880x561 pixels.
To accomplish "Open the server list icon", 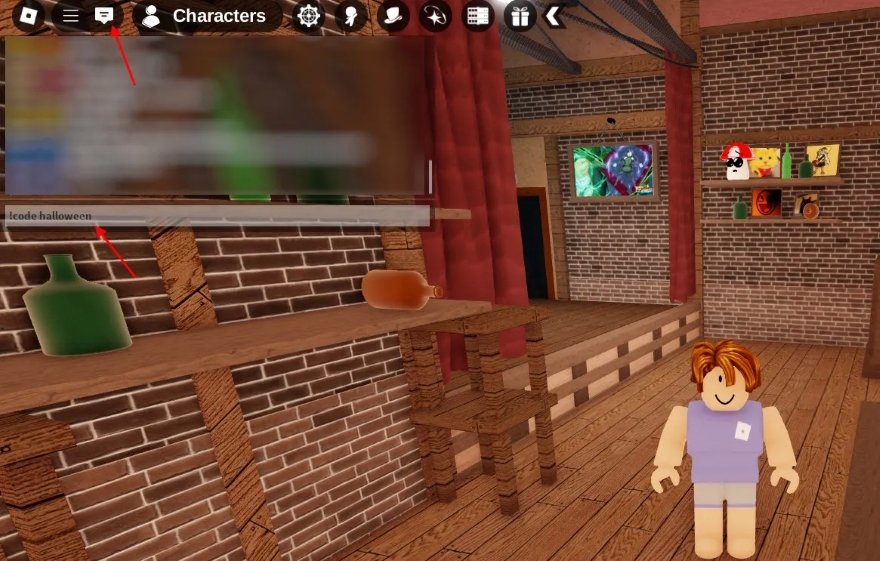I will [x=478, y=16].
